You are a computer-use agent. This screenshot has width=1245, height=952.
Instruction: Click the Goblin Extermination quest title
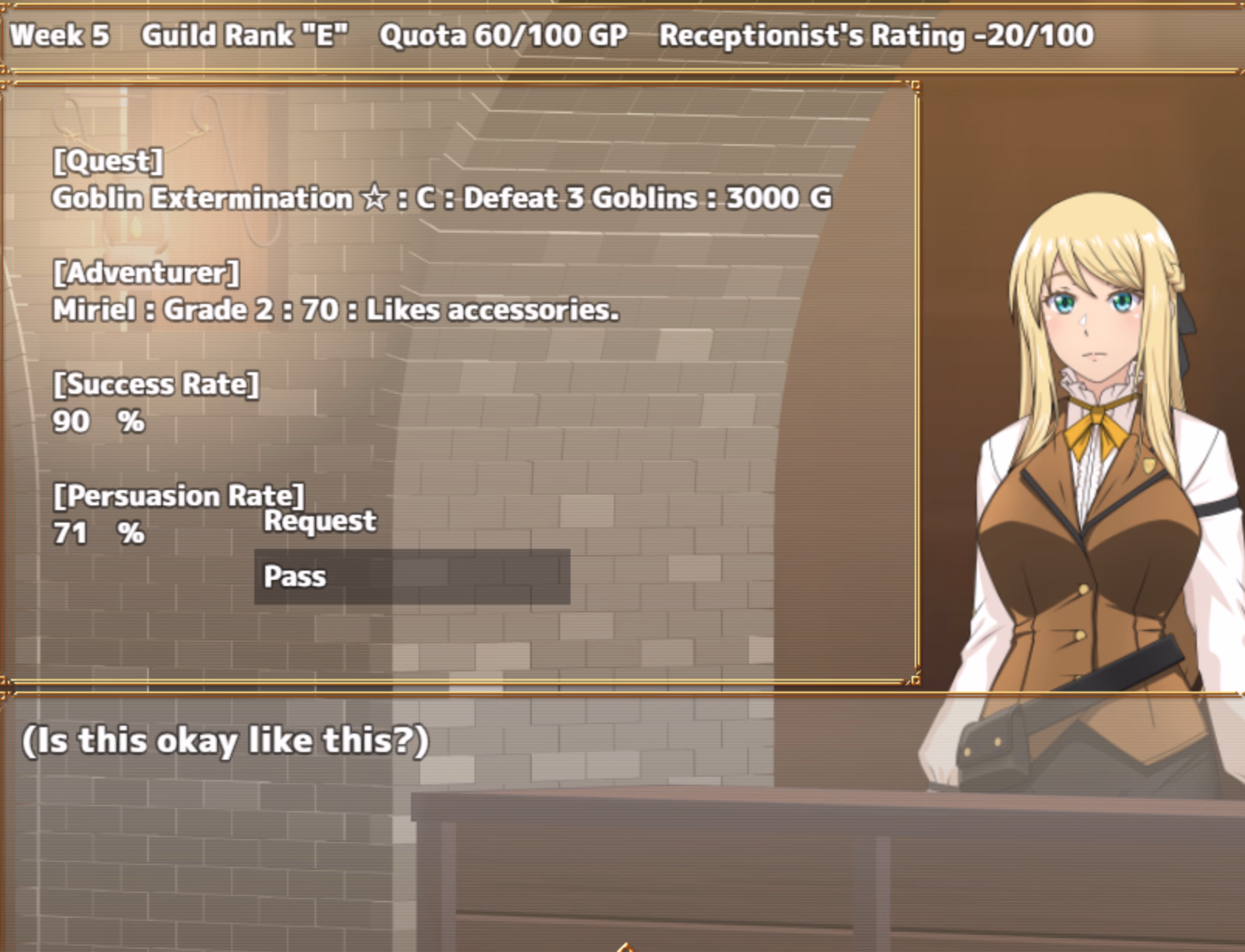[x=200, y=198]
